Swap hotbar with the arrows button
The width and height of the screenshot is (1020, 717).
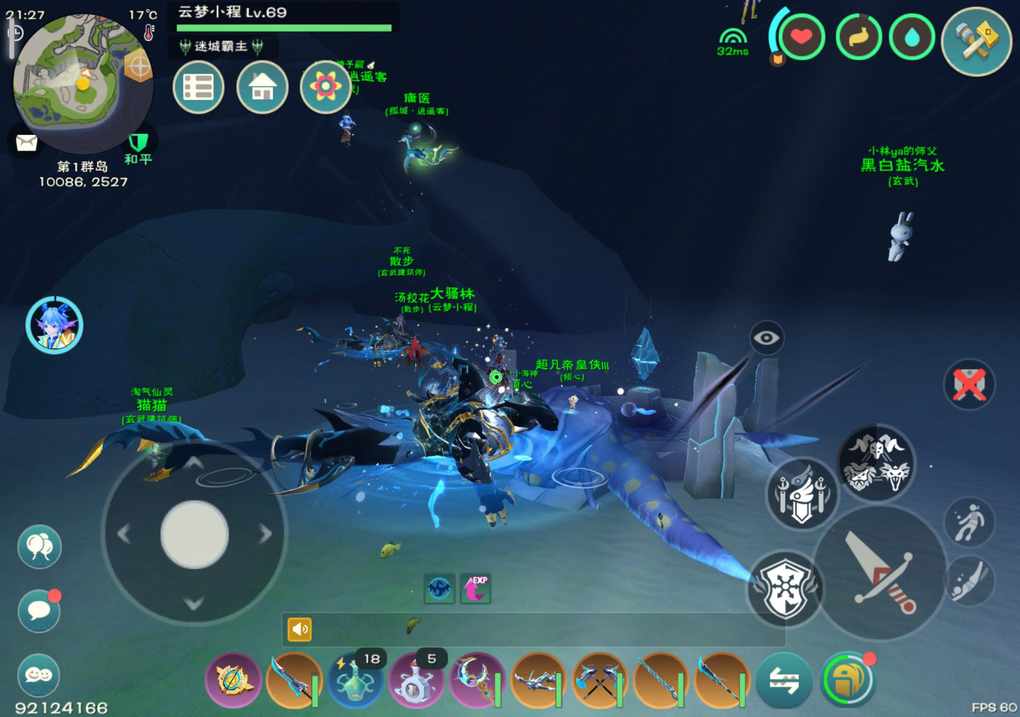[x=784, y=681]
